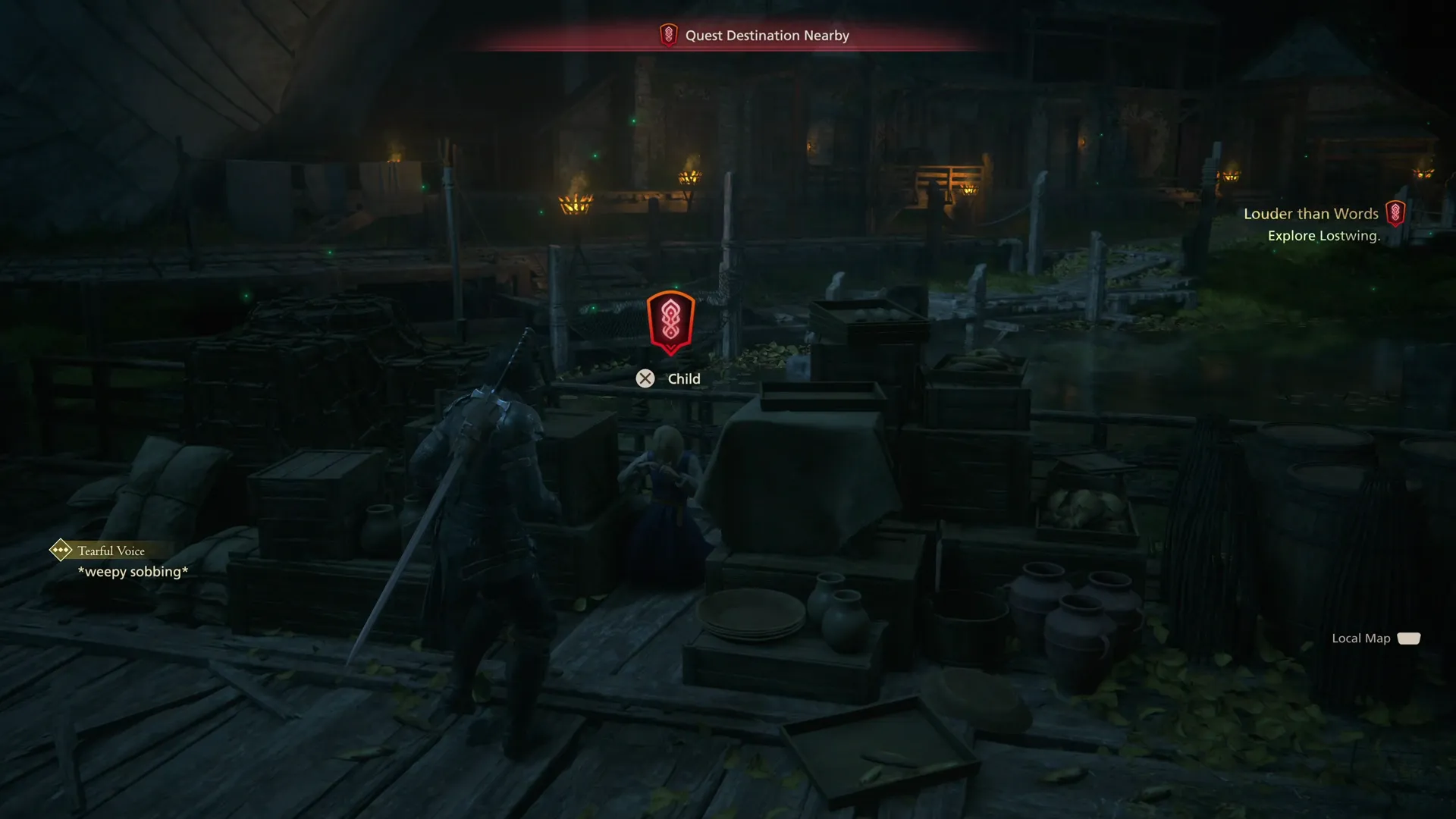This screenshot has height=819, width=1456.
Task: Click the quest shield icon above Child
Action: pyautogui.click(x=670, y=321)
